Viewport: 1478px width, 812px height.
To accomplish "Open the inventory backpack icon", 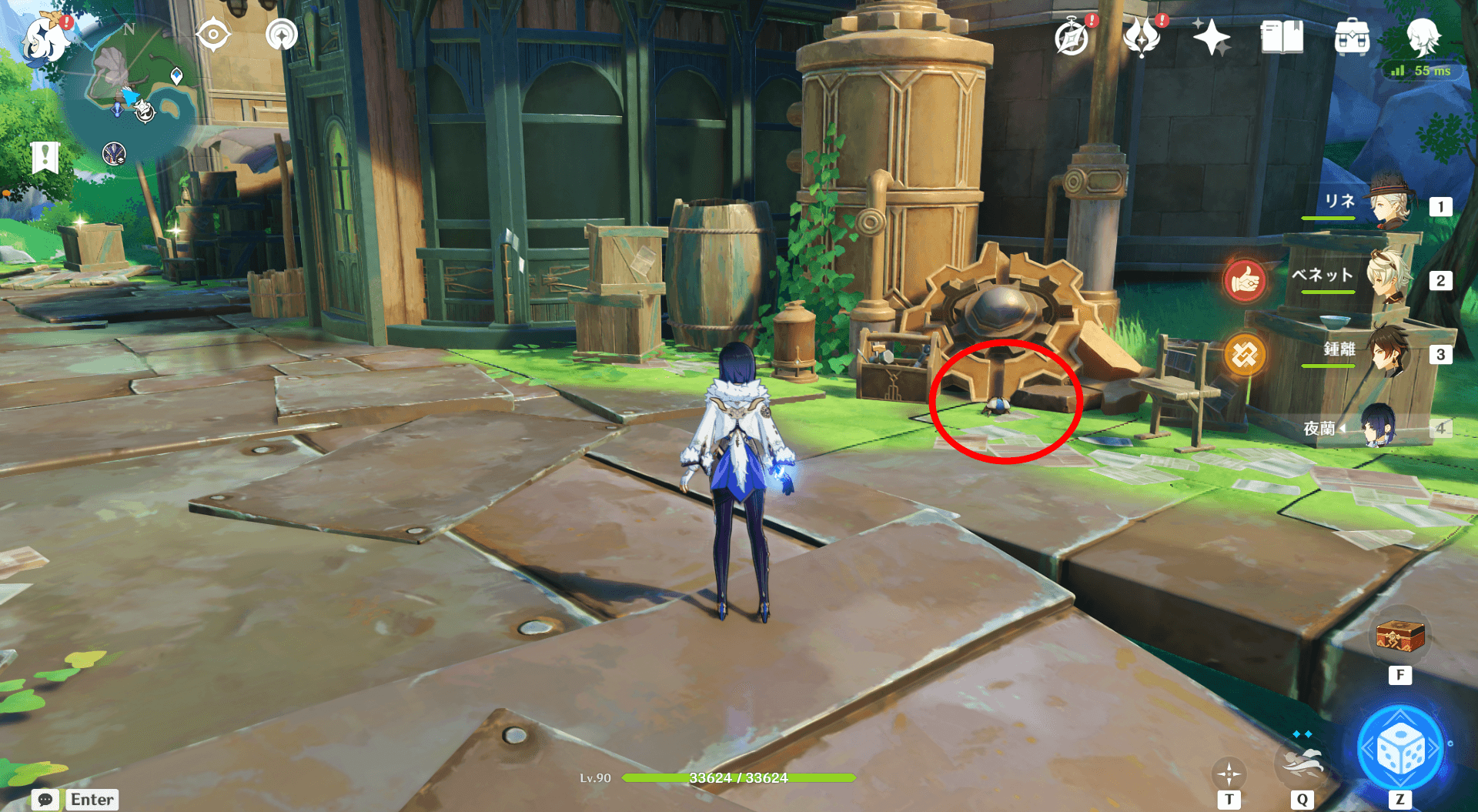I will tap(1352, 36).
